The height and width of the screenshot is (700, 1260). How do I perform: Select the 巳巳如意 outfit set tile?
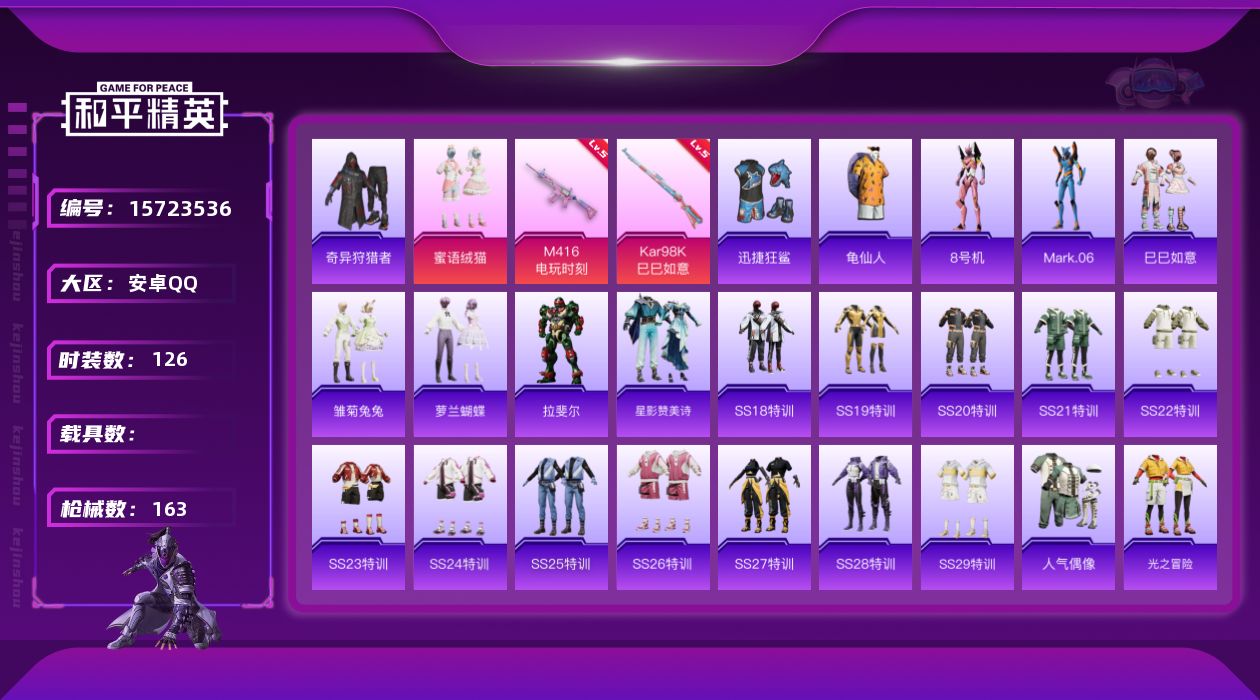coord(1170,211)
